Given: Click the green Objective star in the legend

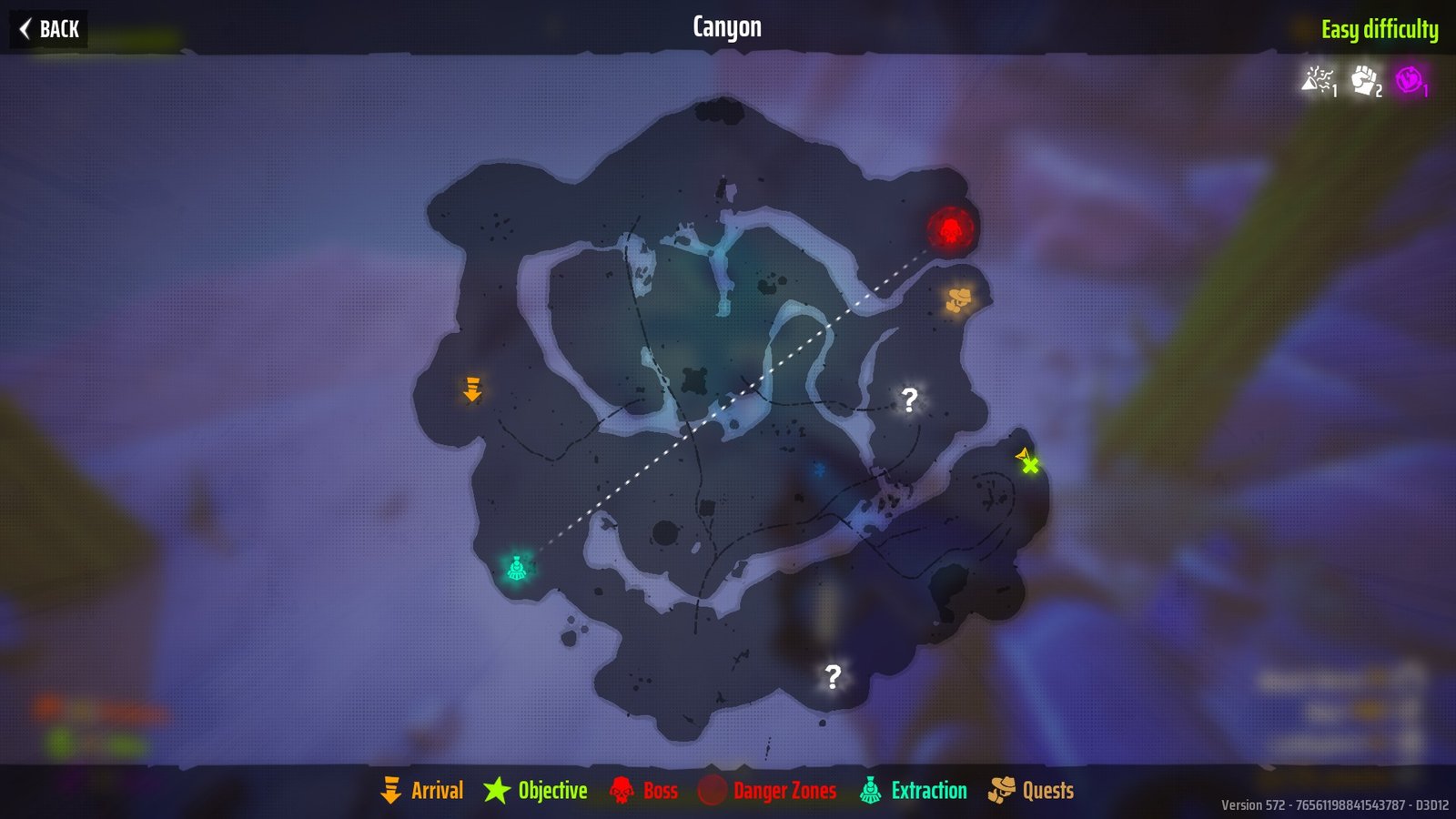Looking at the screenshot, I should click(496, 790).
